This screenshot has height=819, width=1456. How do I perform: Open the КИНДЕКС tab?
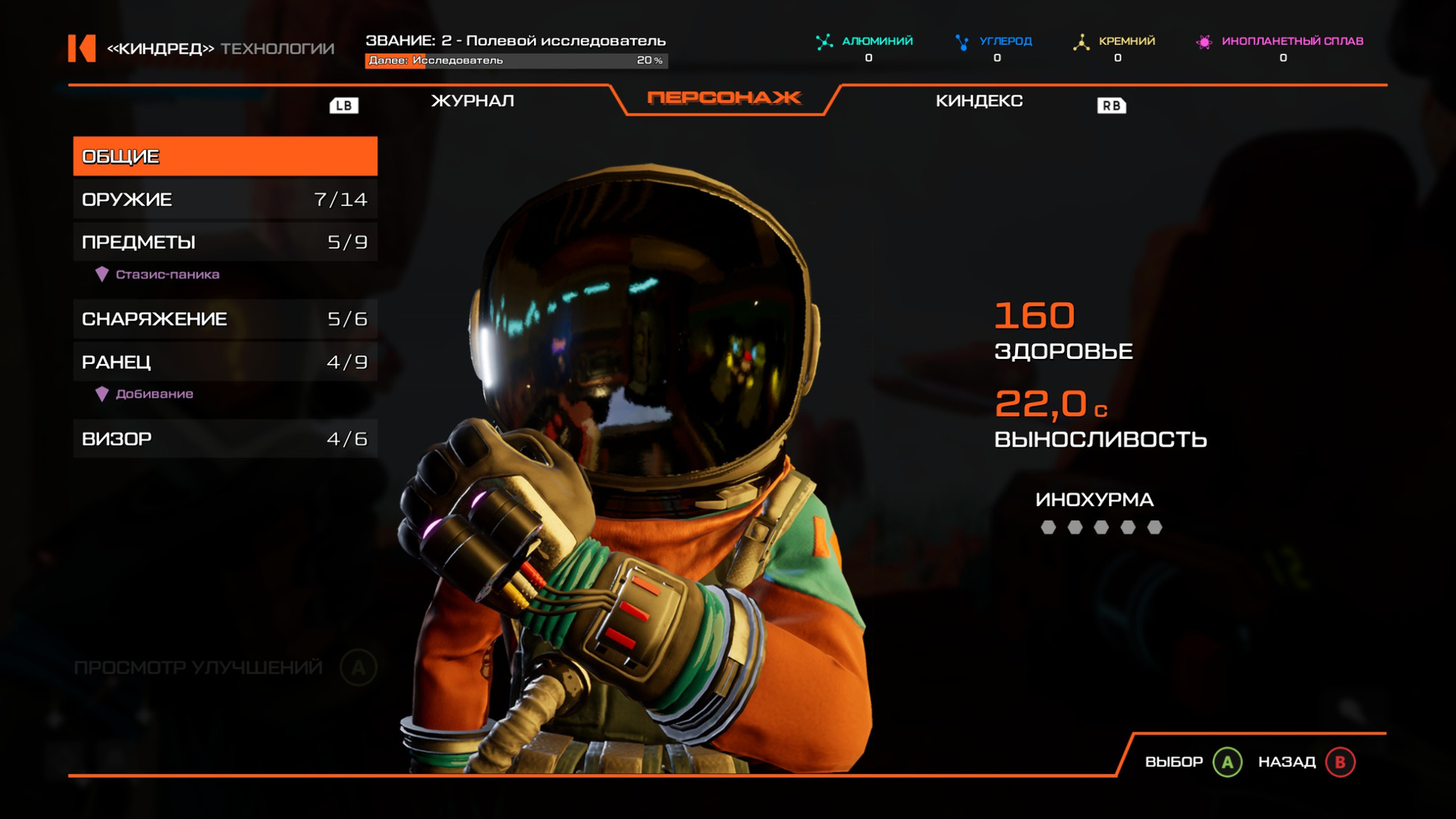(x=979, y=101)
